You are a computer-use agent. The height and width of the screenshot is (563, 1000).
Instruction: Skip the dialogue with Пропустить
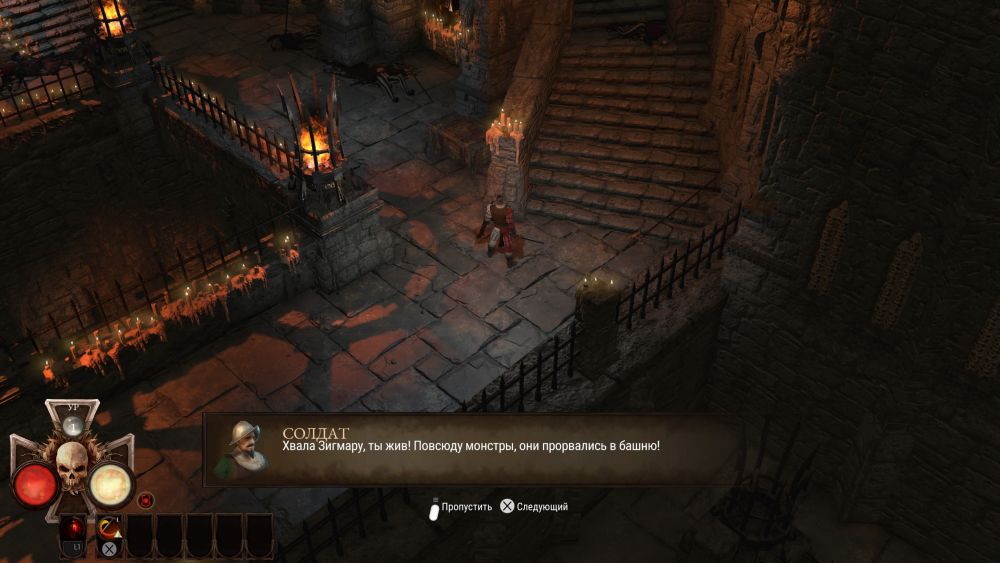click(x=460, y=507)
